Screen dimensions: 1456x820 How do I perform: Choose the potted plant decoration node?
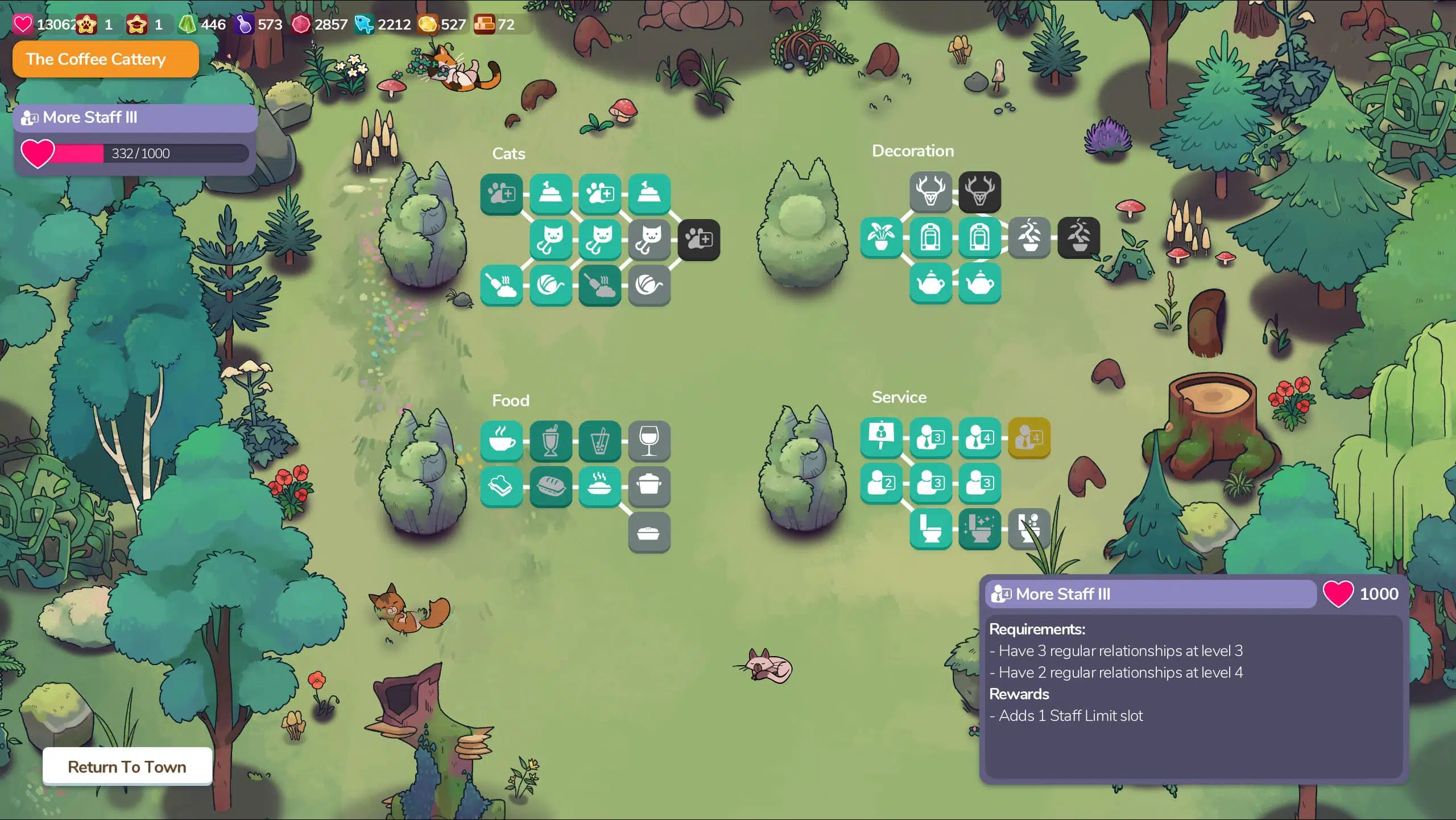click(x=881, y=237)
